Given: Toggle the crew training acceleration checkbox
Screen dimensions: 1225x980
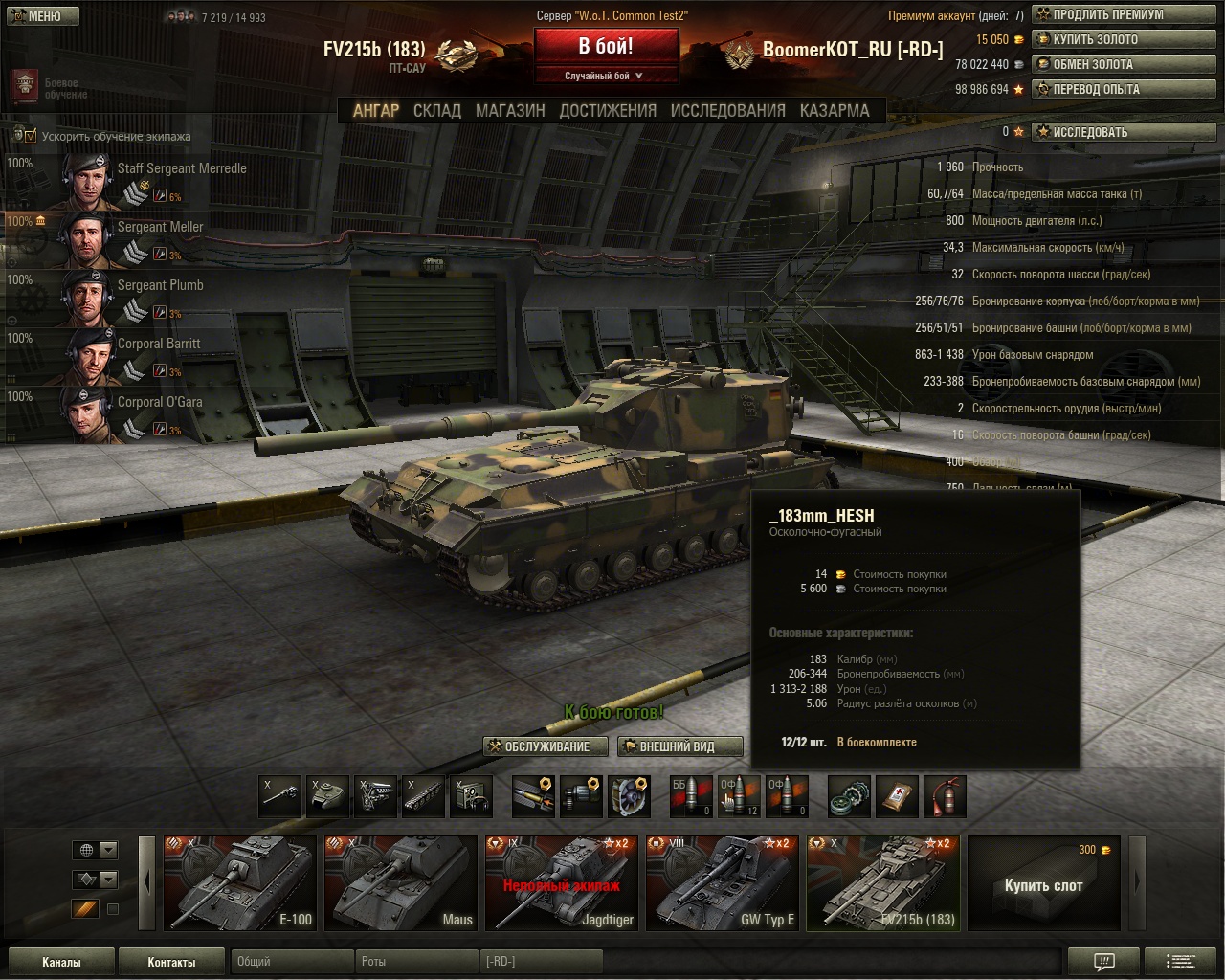Looking at the screenshot, I should pos(31,136).
